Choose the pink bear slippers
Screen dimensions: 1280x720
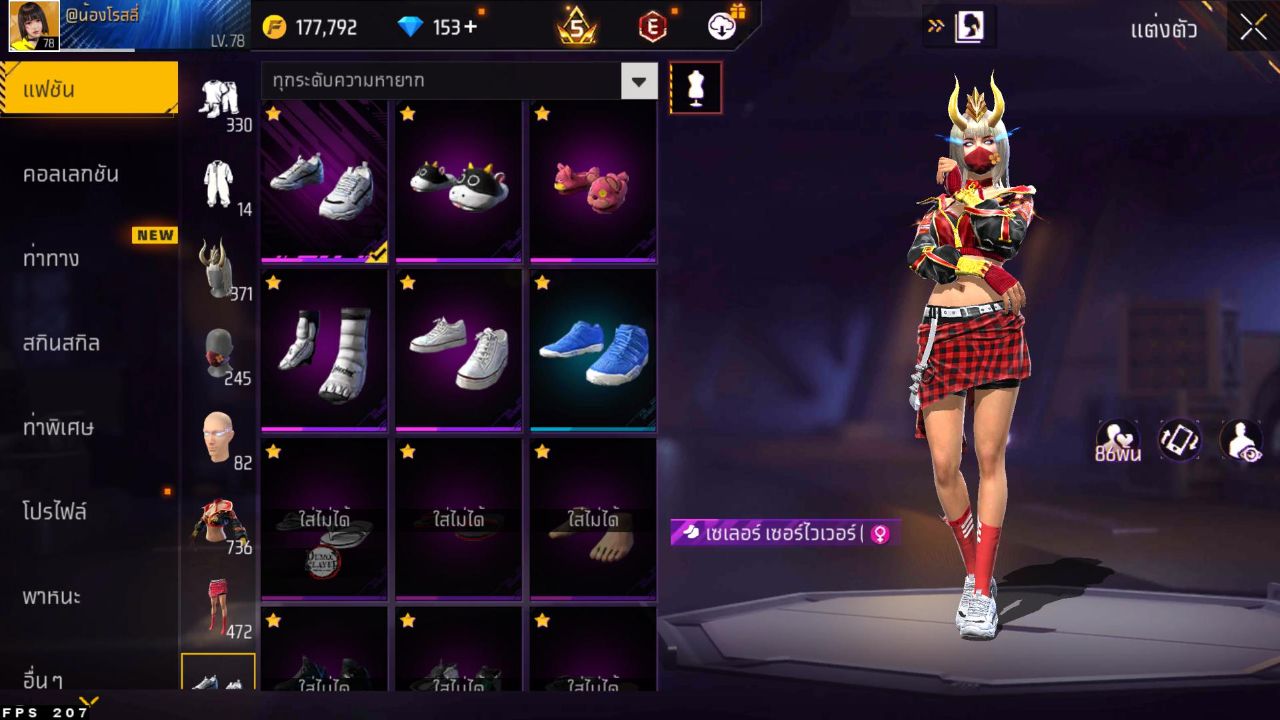592,181
